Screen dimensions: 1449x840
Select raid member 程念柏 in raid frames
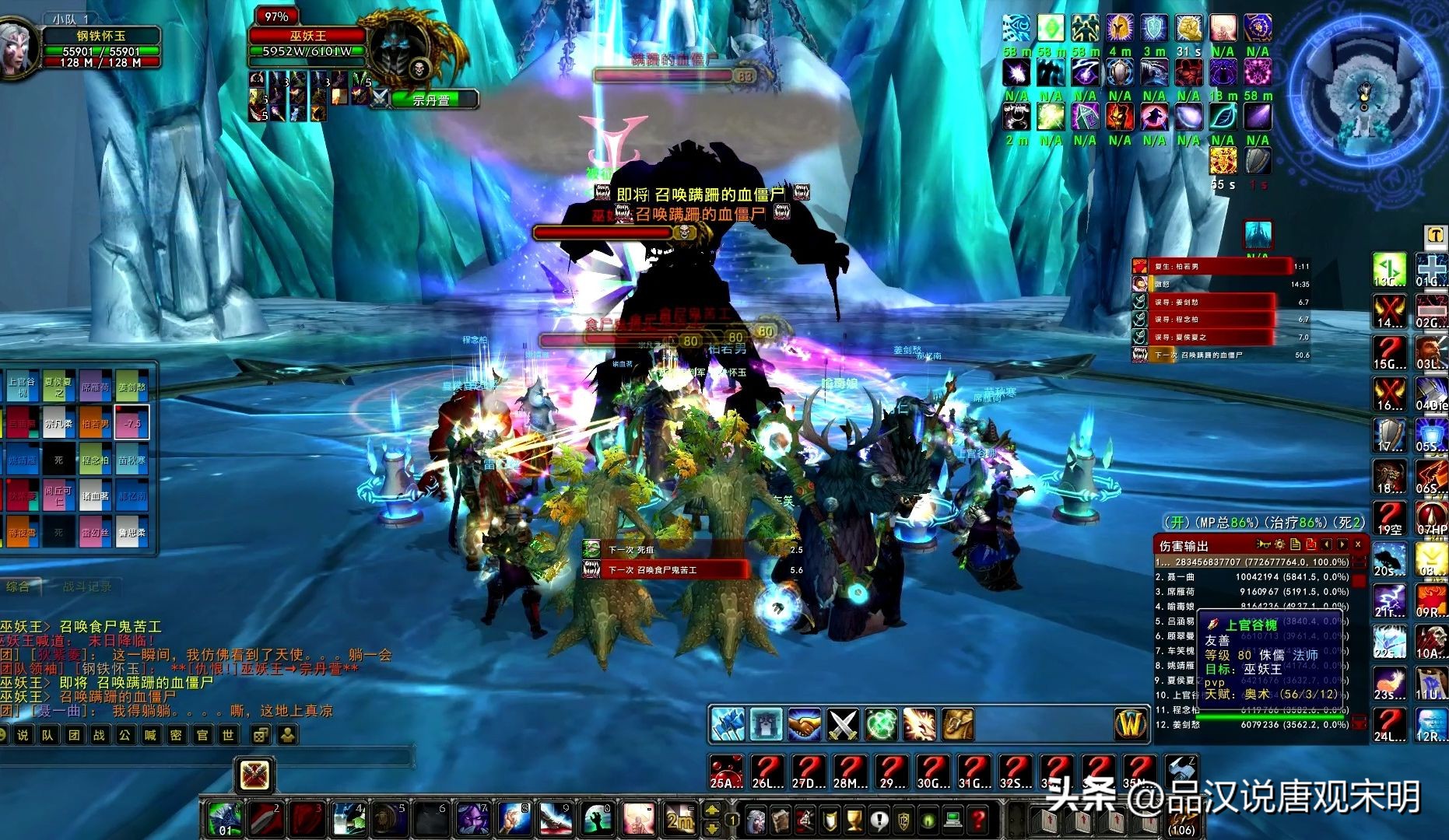[x=95, y=460]
